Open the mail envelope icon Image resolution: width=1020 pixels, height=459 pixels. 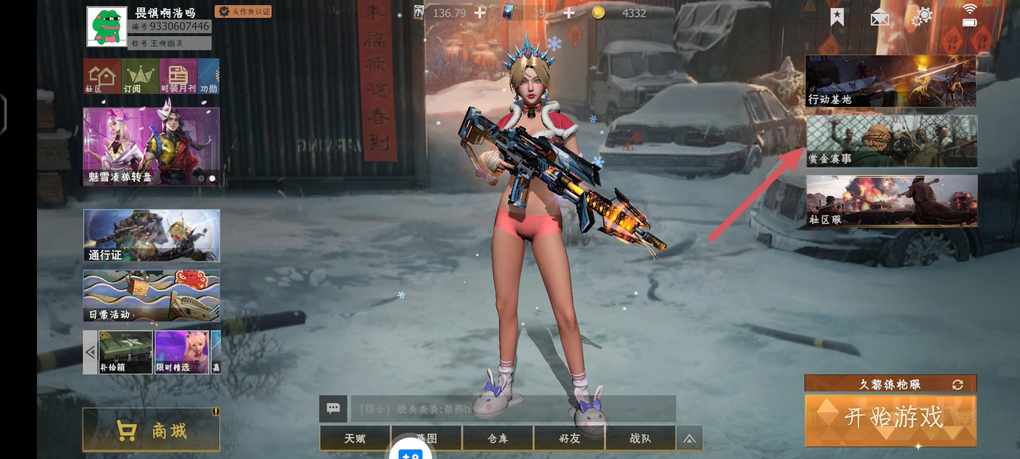coord(879,17)
